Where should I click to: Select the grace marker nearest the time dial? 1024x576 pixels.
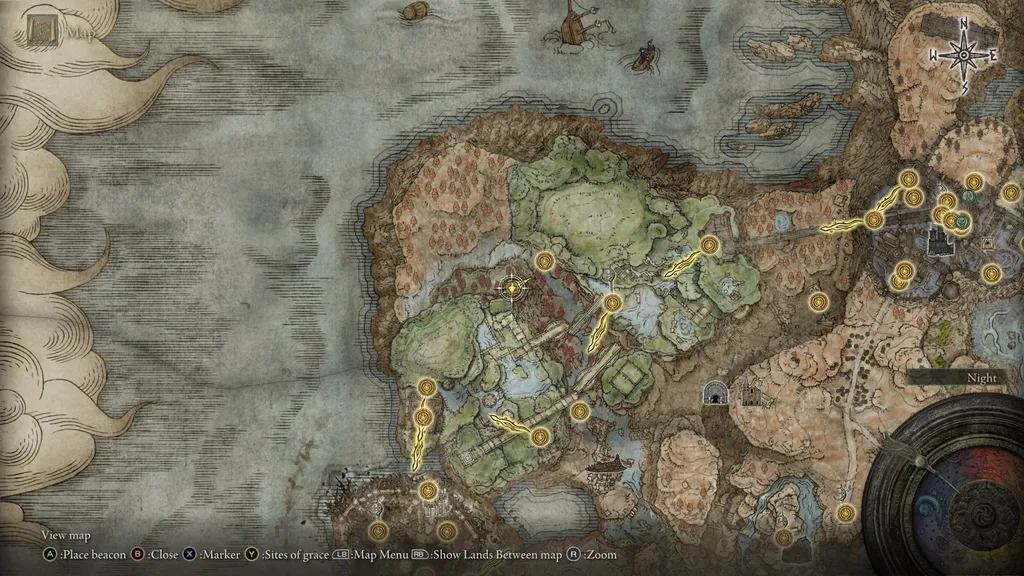click(x=846, y=513)
